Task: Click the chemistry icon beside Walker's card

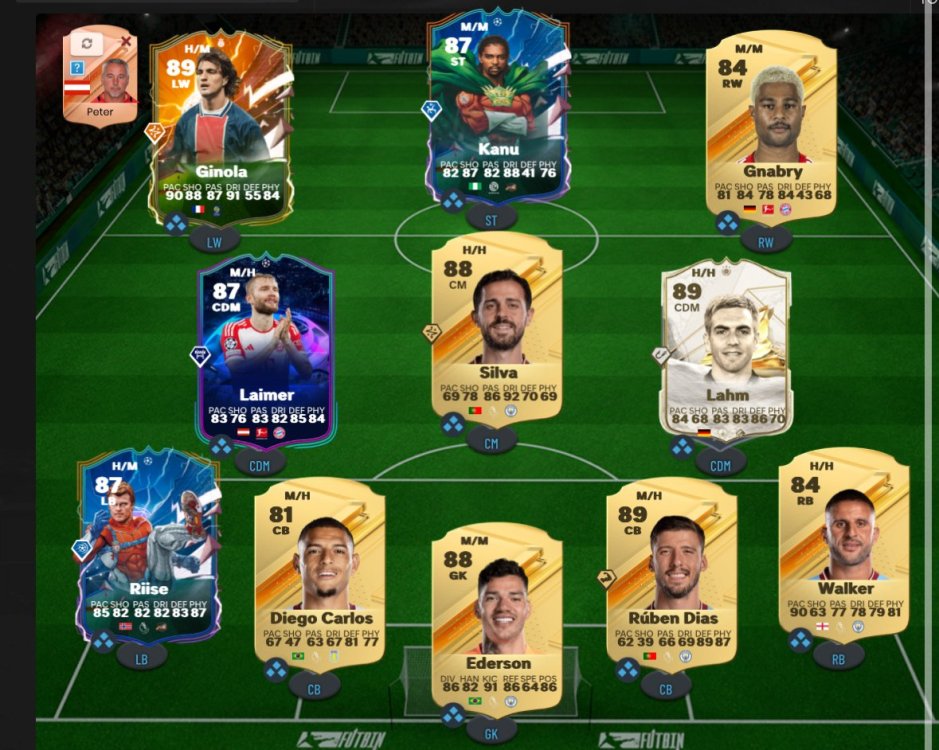Action: tap(801, 640)
